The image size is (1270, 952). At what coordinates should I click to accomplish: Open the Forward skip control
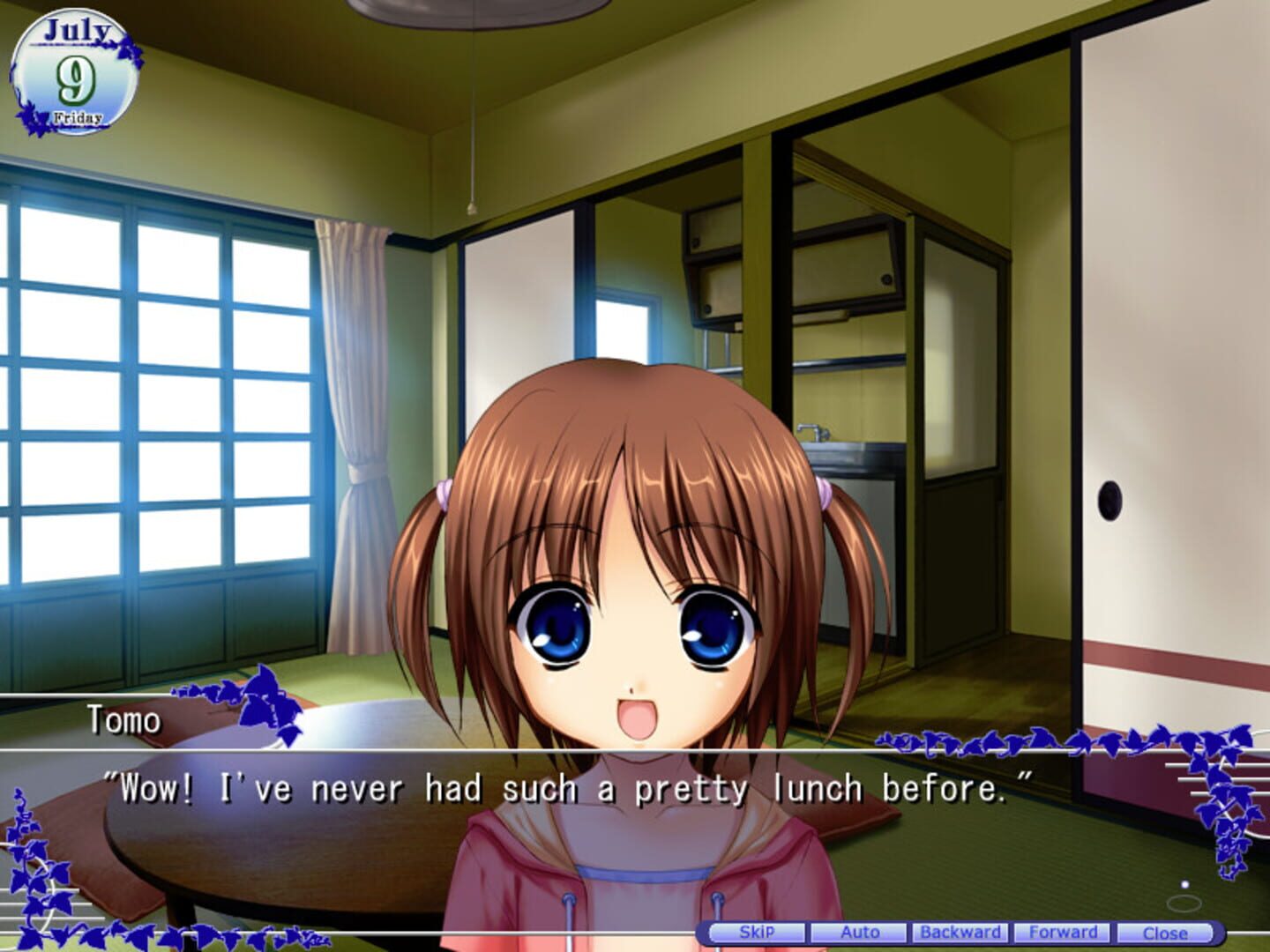pos(1063,931)
